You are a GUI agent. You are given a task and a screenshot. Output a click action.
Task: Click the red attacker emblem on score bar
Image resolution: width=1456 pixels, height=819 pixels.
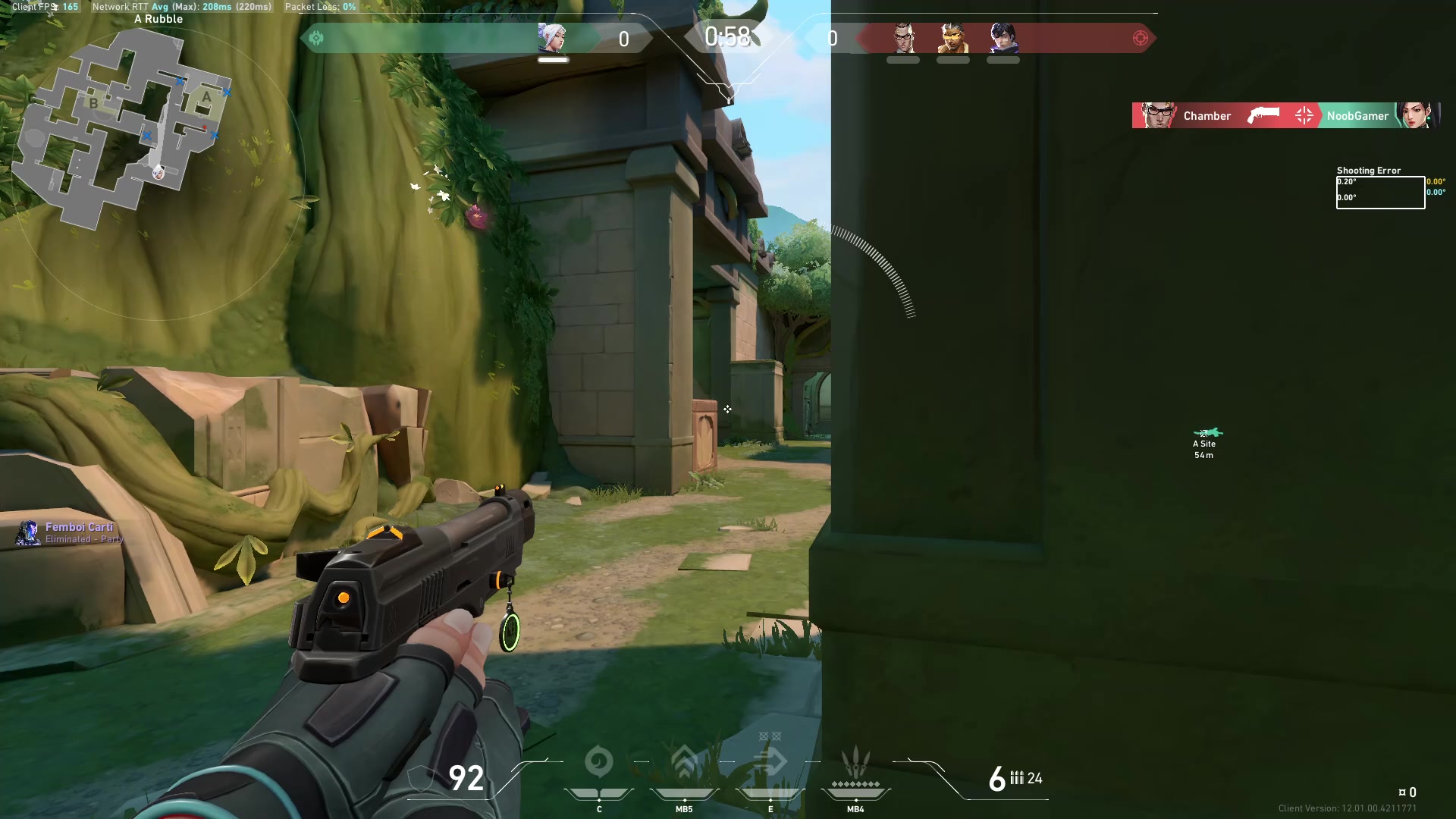point(1140,38)
